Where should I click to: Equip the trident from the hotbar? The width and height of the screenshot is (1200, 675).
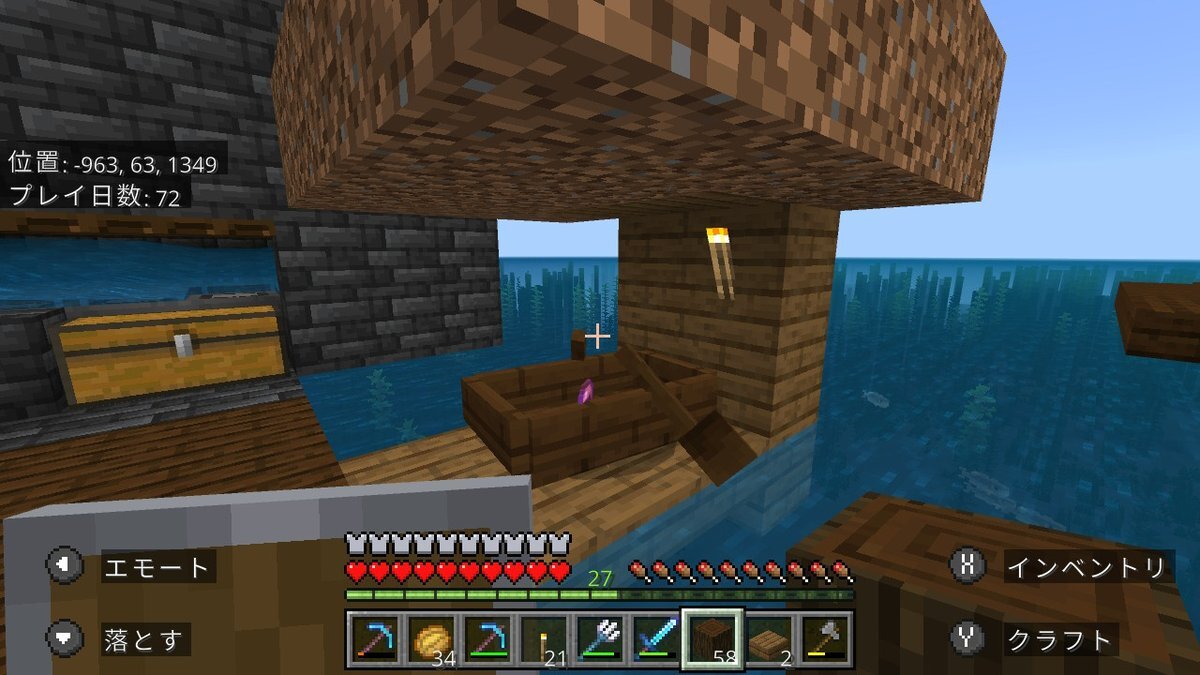pyautogui.click(x=599, y=639)
